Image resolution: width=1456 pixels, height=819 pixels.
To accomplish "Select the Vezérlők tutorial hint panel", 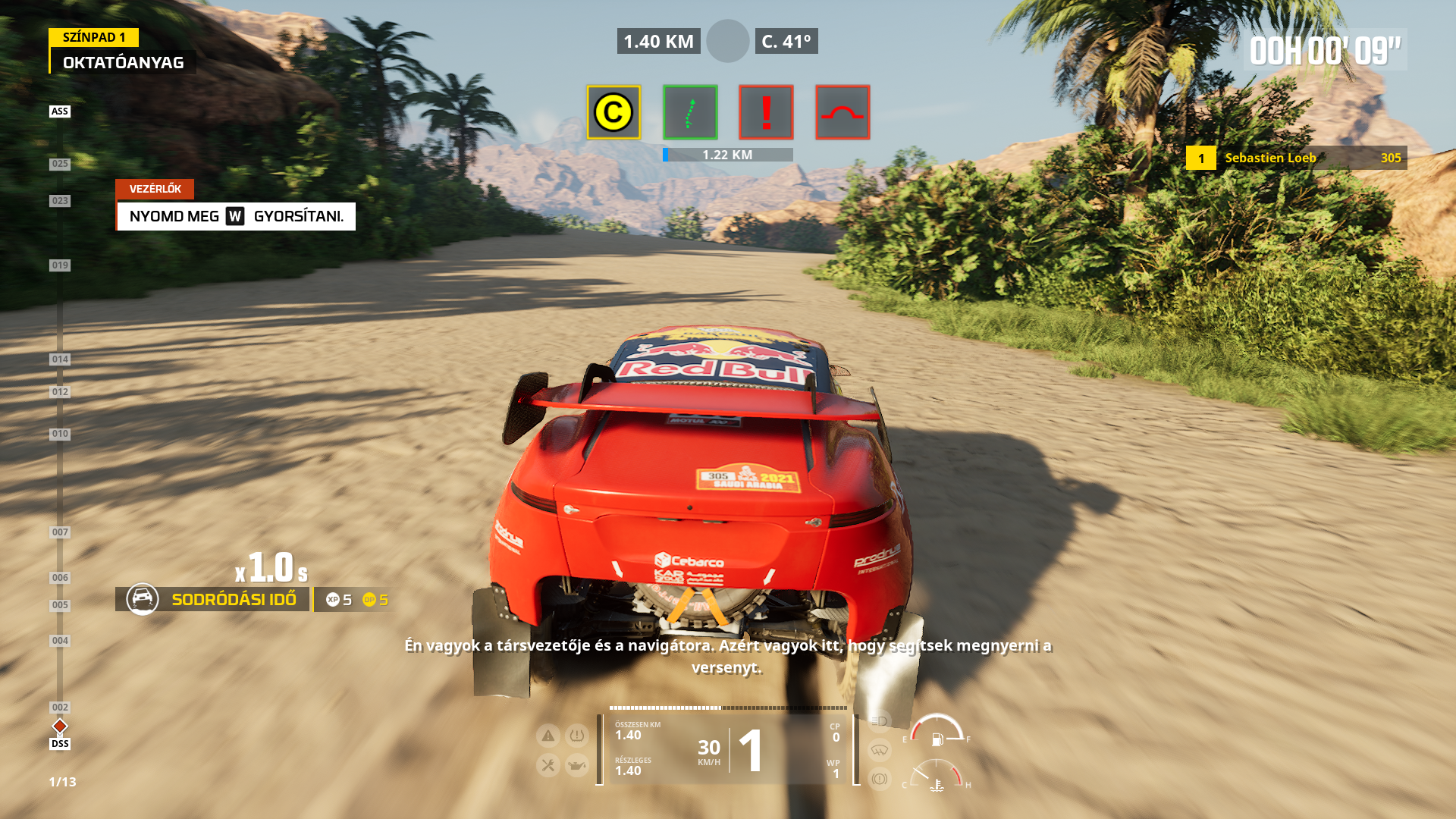I will pyautogui.click(x=236, y=216).
